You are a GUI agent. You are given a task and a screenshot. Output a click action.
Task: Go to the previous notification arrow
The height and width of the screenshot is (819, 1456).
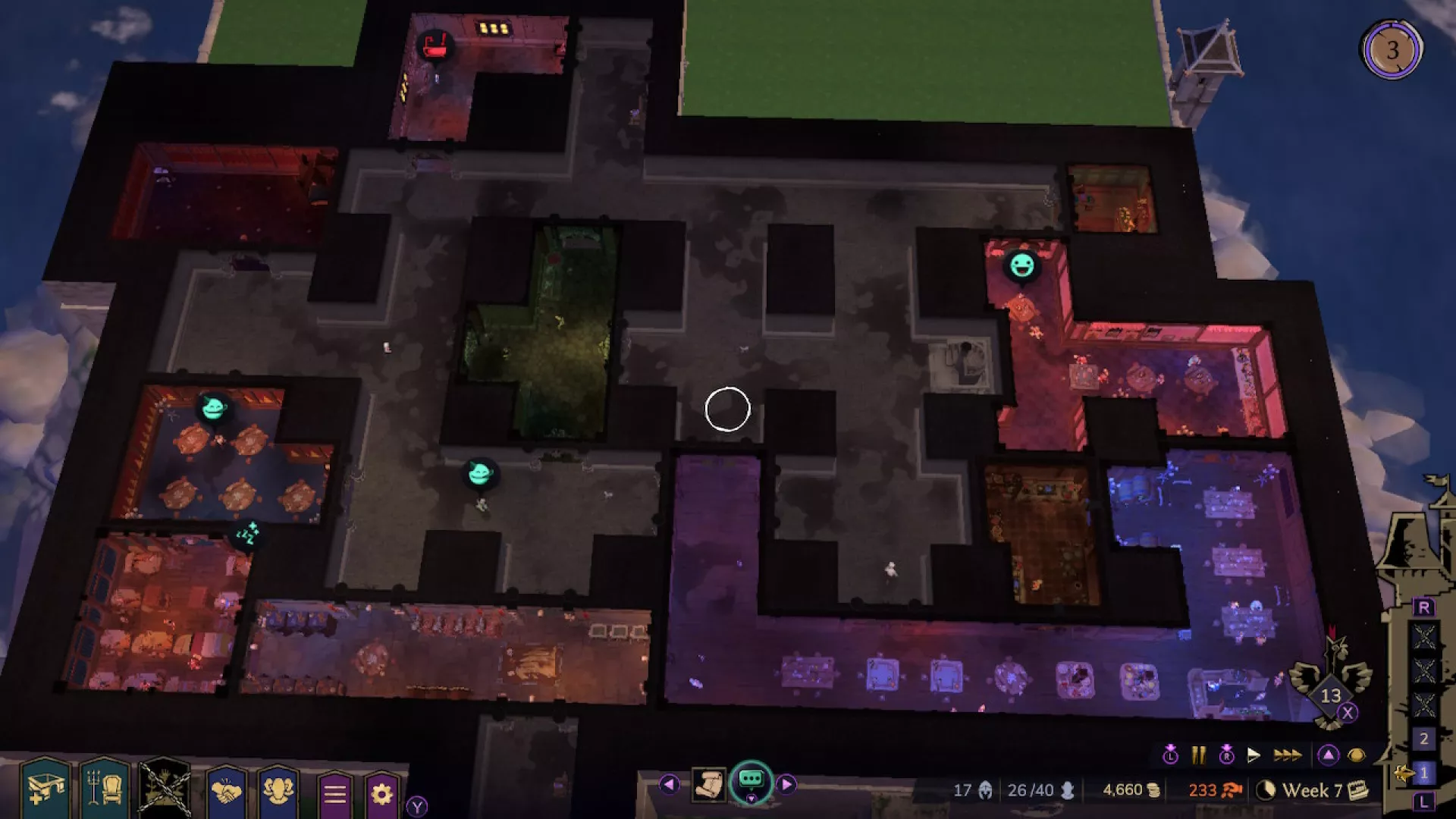(669, 784)
